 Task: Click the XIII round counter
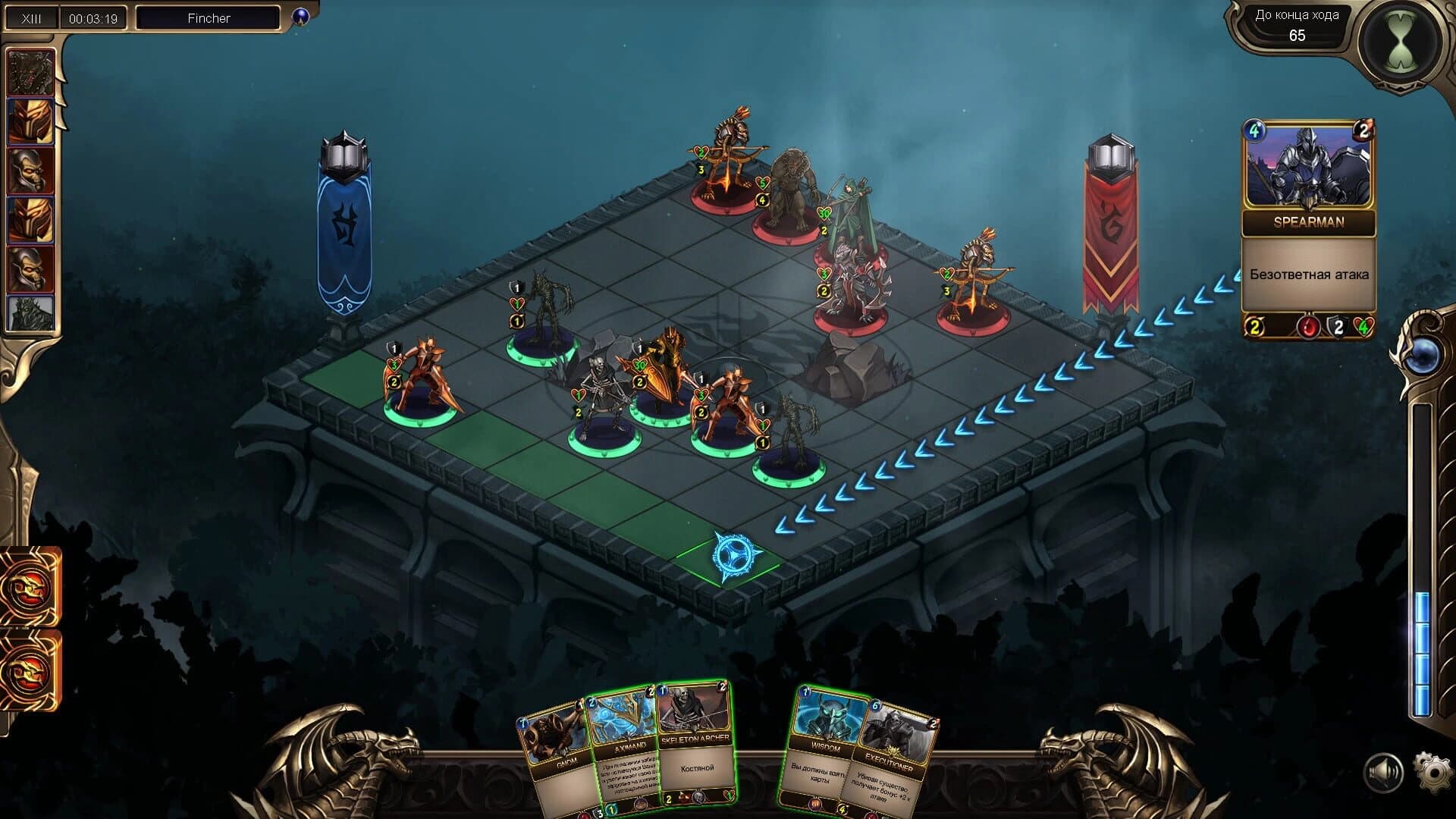(x=32, y=16)
